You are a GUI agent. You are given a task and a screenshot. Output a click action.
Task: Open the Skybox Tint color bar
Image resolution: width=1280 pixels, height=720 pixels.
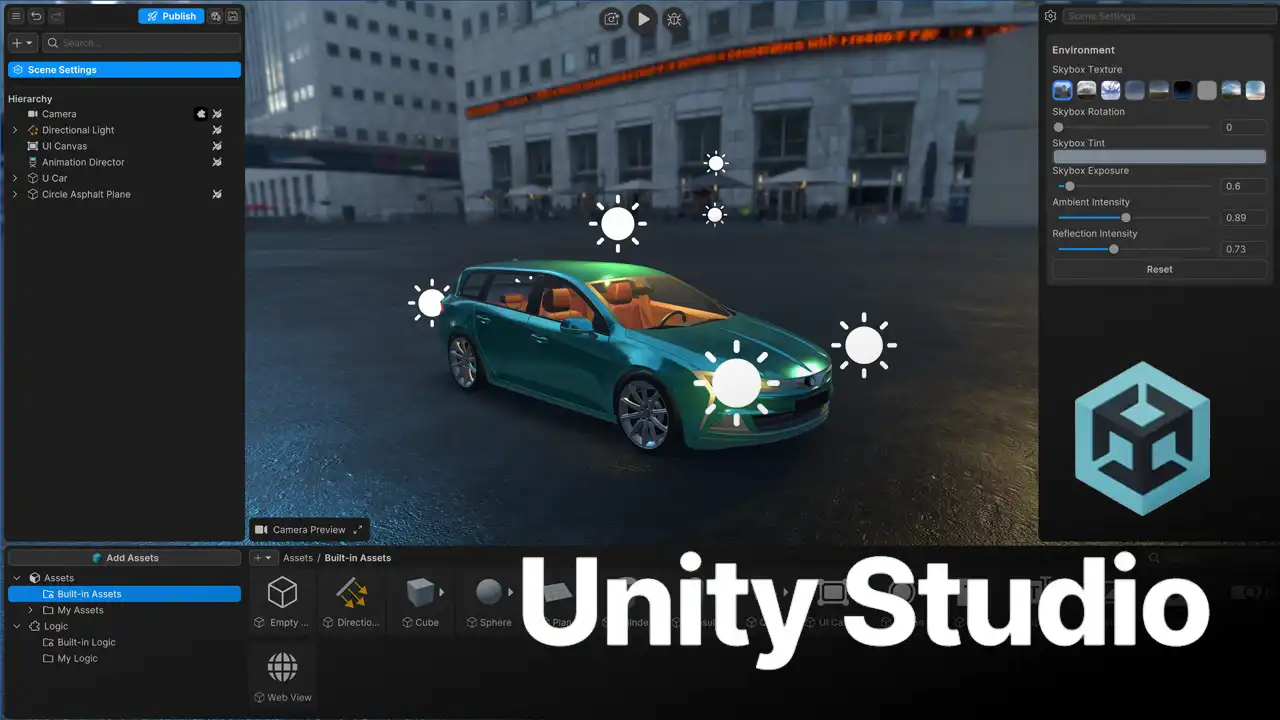(x=1159, y=157)
